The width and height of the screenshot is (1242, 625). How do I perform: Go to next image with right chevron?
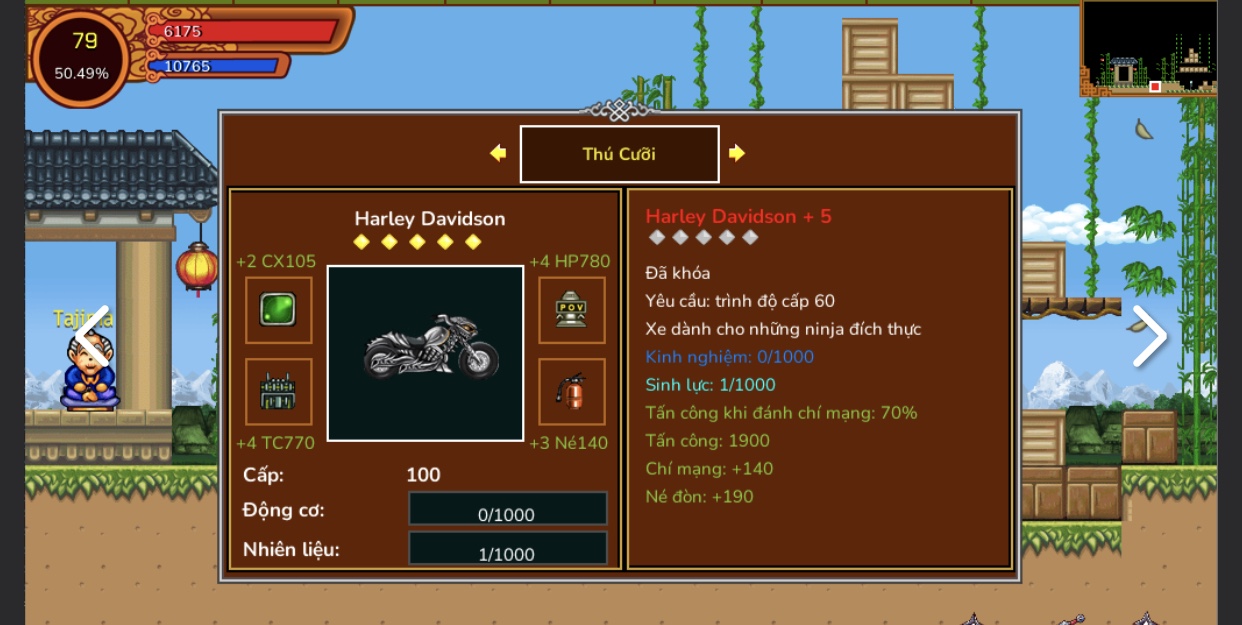[1149, 337]
